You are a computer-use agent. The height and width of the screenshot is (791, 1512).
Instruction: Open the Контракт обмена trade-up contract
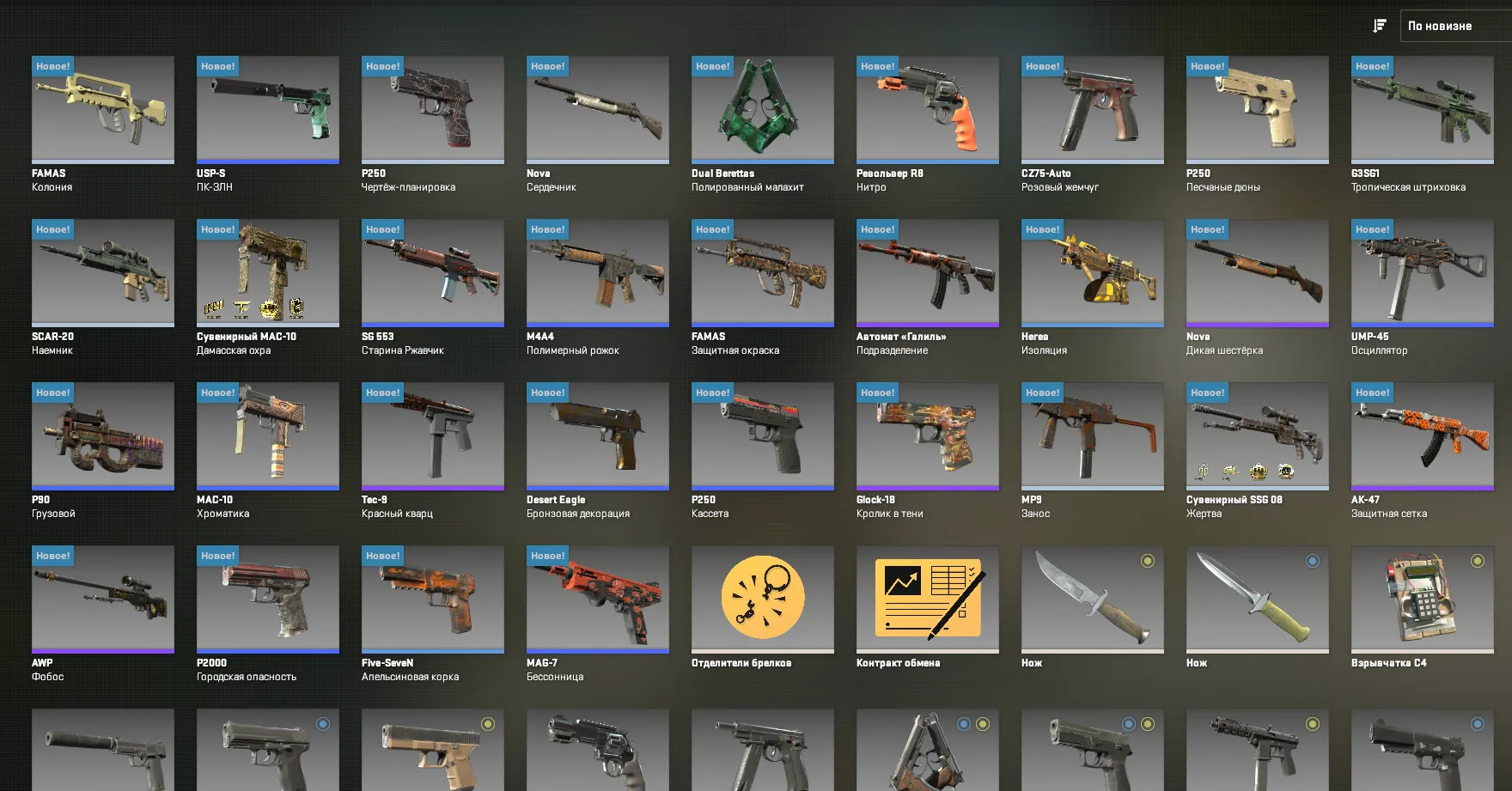point(927,599)
